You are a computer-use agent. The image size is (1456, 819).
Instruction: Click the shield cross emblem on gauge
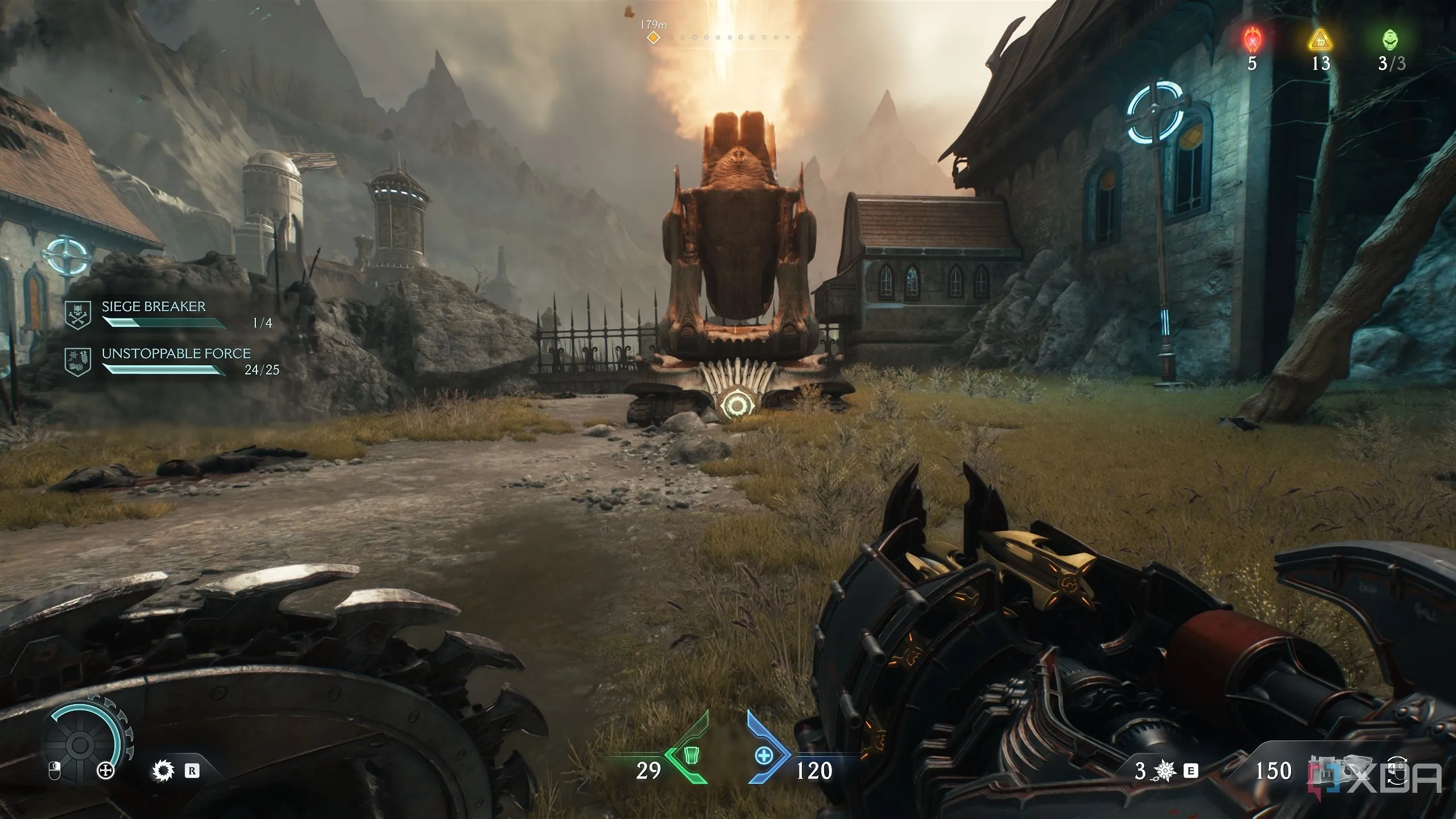[106, 771]
